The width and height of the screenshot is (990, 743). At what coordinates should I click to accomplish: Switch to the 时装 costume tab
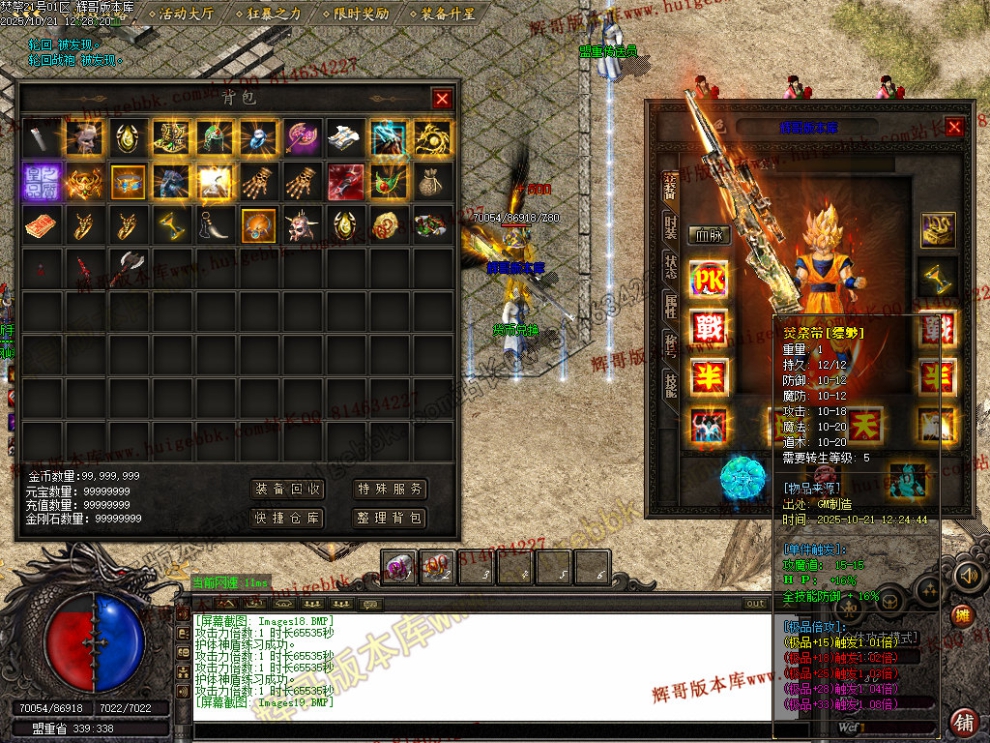tap(670, 225)
